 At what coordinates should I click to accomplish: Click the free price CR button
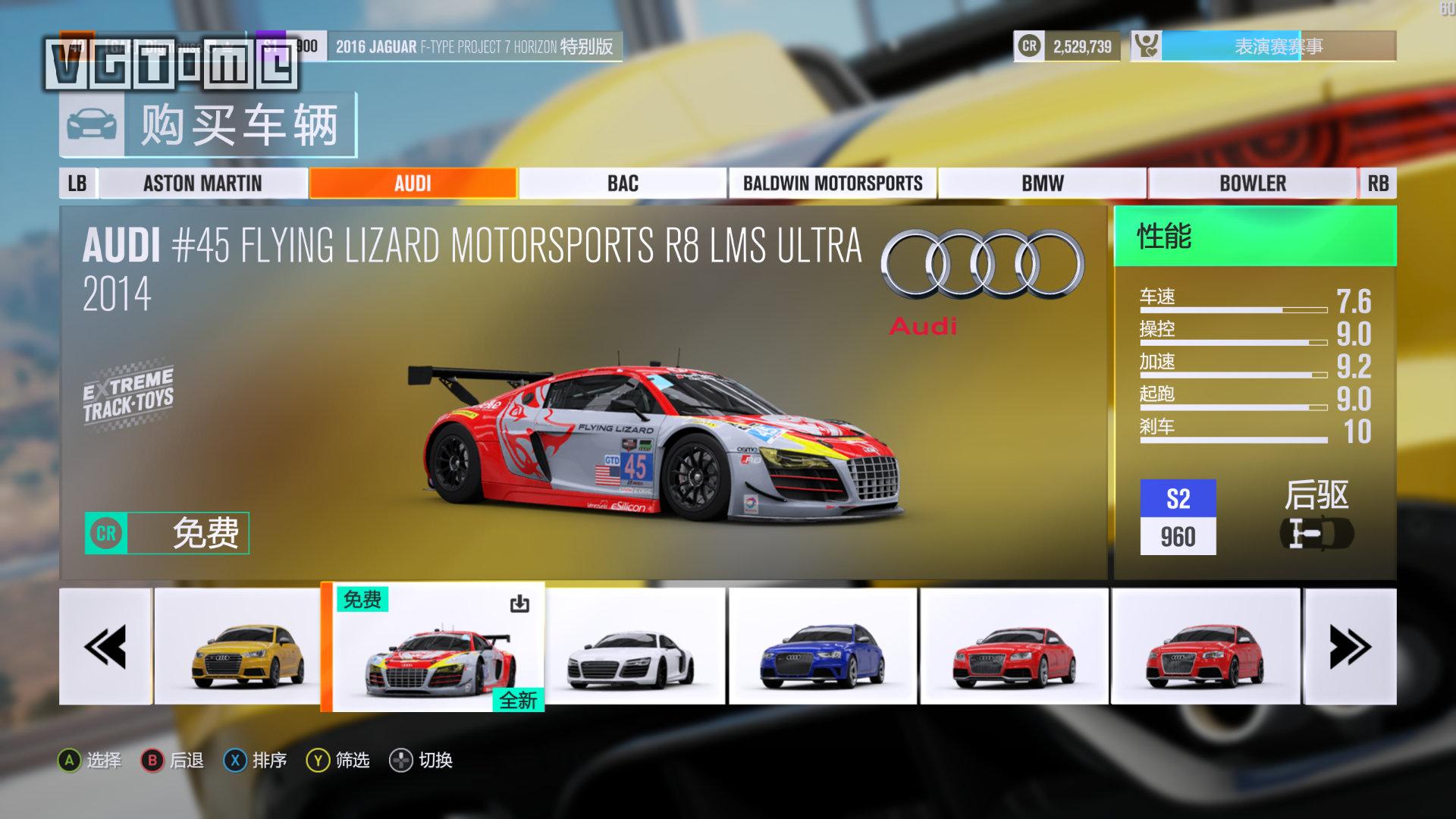coord(167,533)
